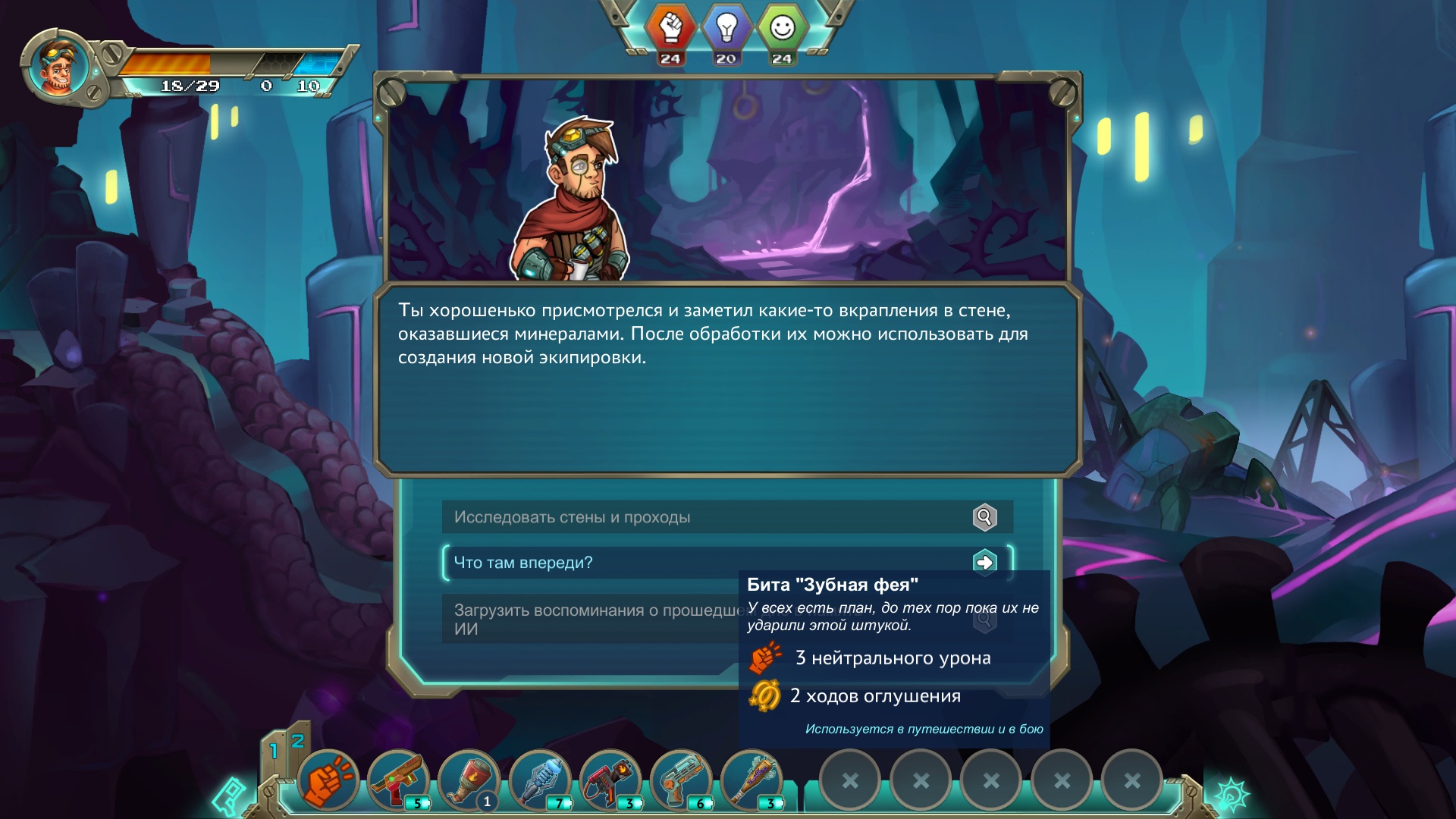Image resolution: width=1456 pixels, height=819 pixels.
Task: Click the red fist strength stat icon
Action: (x=670, y=29)
